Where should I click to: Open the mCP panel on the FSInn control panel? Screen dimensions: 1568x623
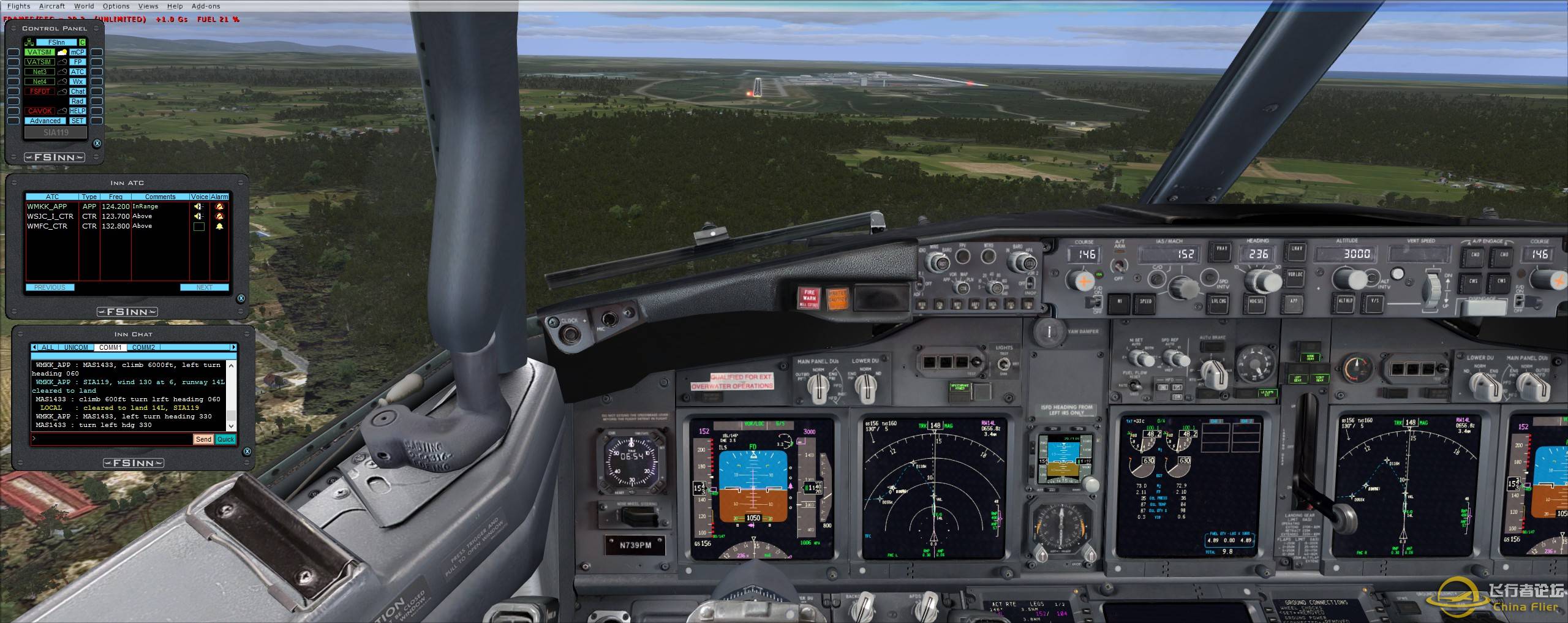[78, 53]
